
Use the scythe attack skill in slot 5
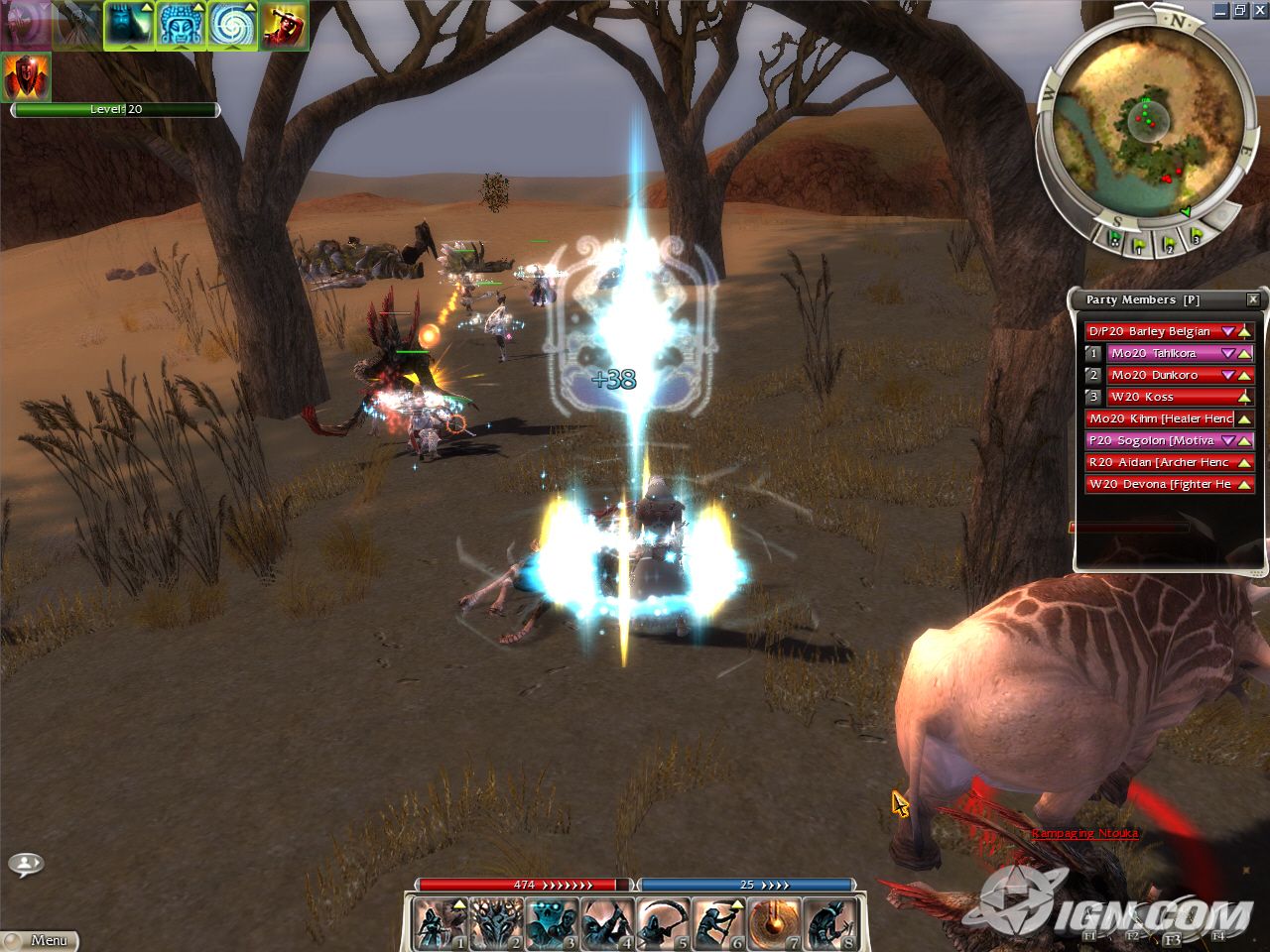tap(664, 923)
